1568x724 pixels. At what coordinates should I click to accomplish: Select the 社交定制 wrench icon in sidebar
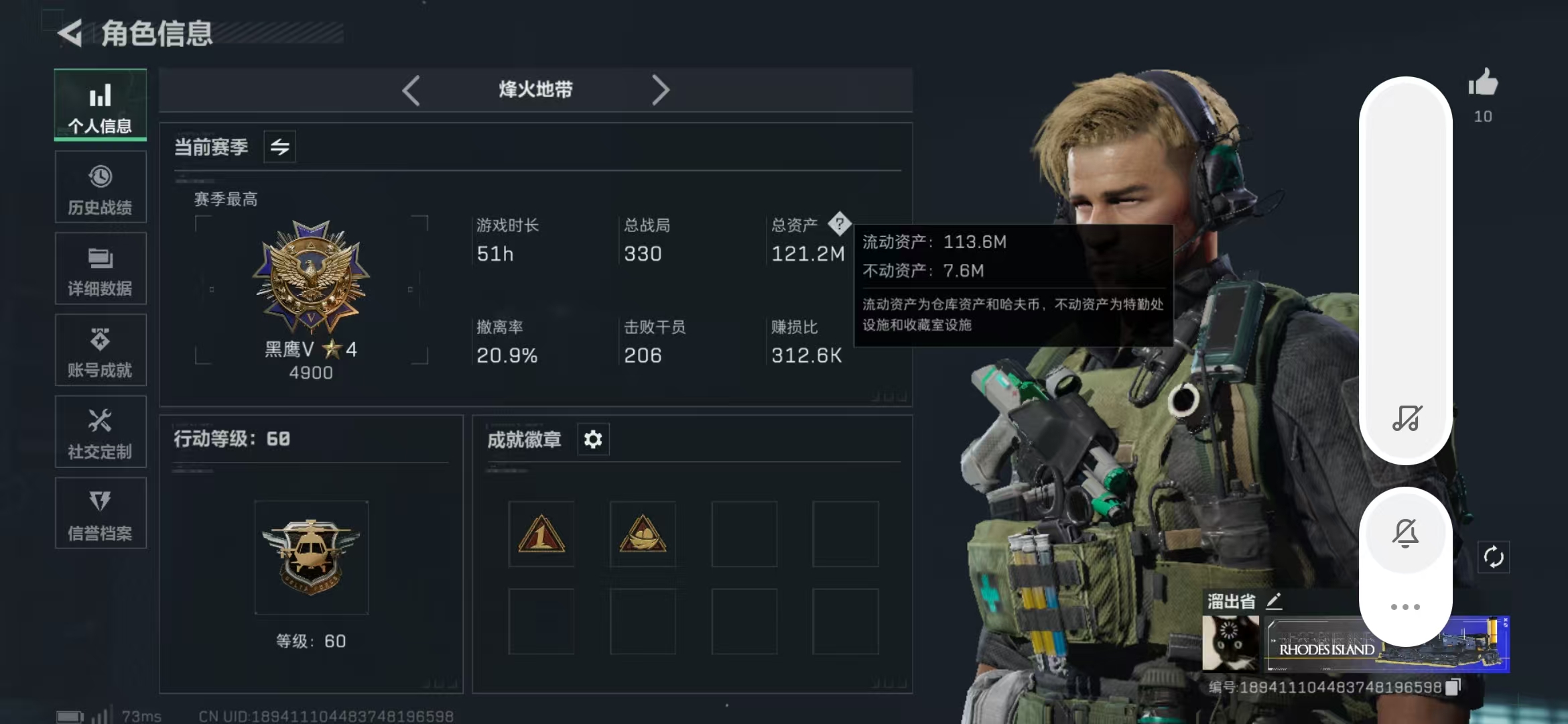tap(100, 431)
